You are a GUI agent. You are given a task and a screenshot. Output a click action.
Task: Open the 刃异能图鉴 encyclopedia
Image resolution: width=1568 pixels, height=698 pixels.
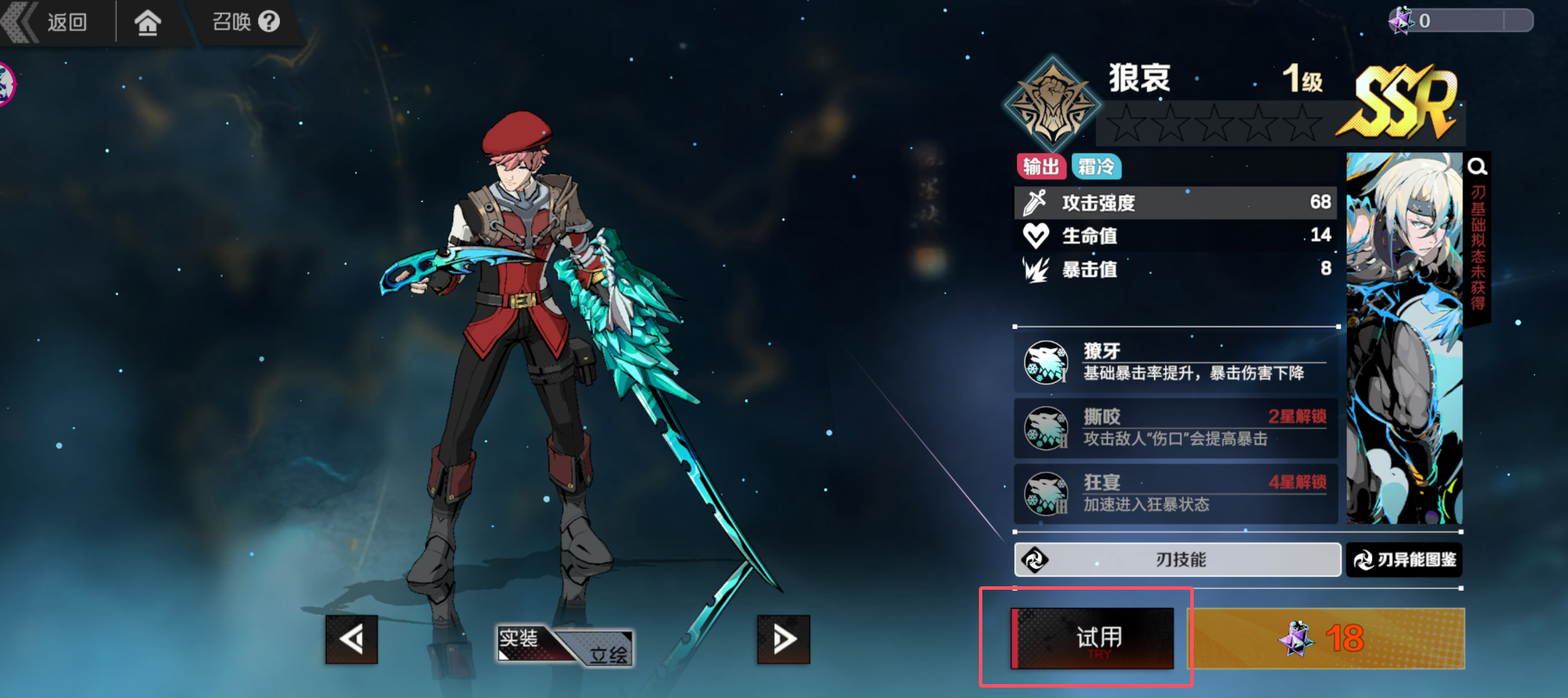(x=1405, y=559)
